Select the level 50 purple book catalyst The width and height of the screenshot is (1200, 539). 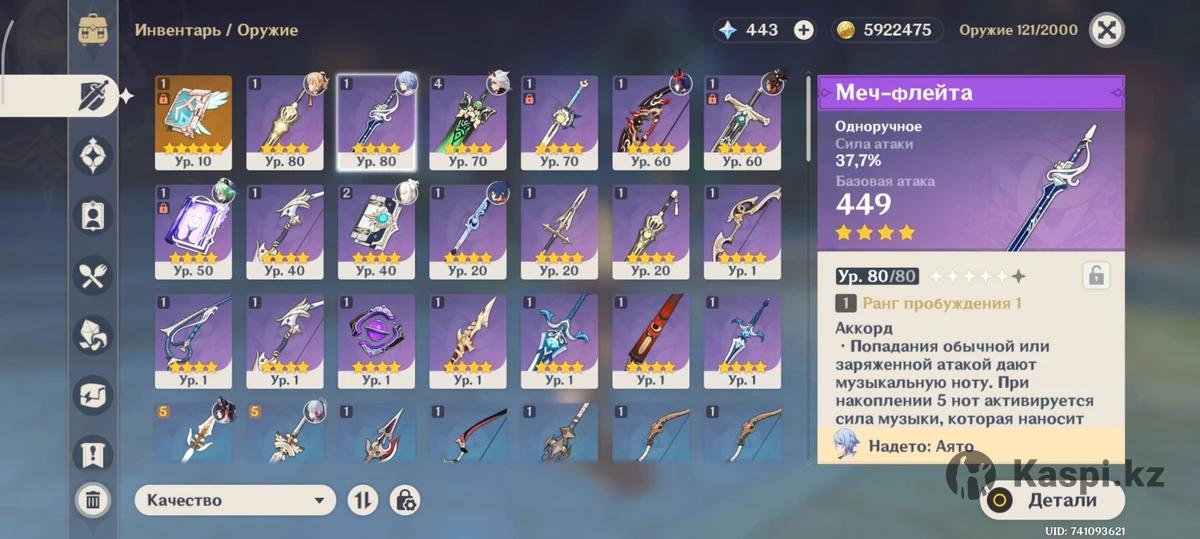pos(193,231)
